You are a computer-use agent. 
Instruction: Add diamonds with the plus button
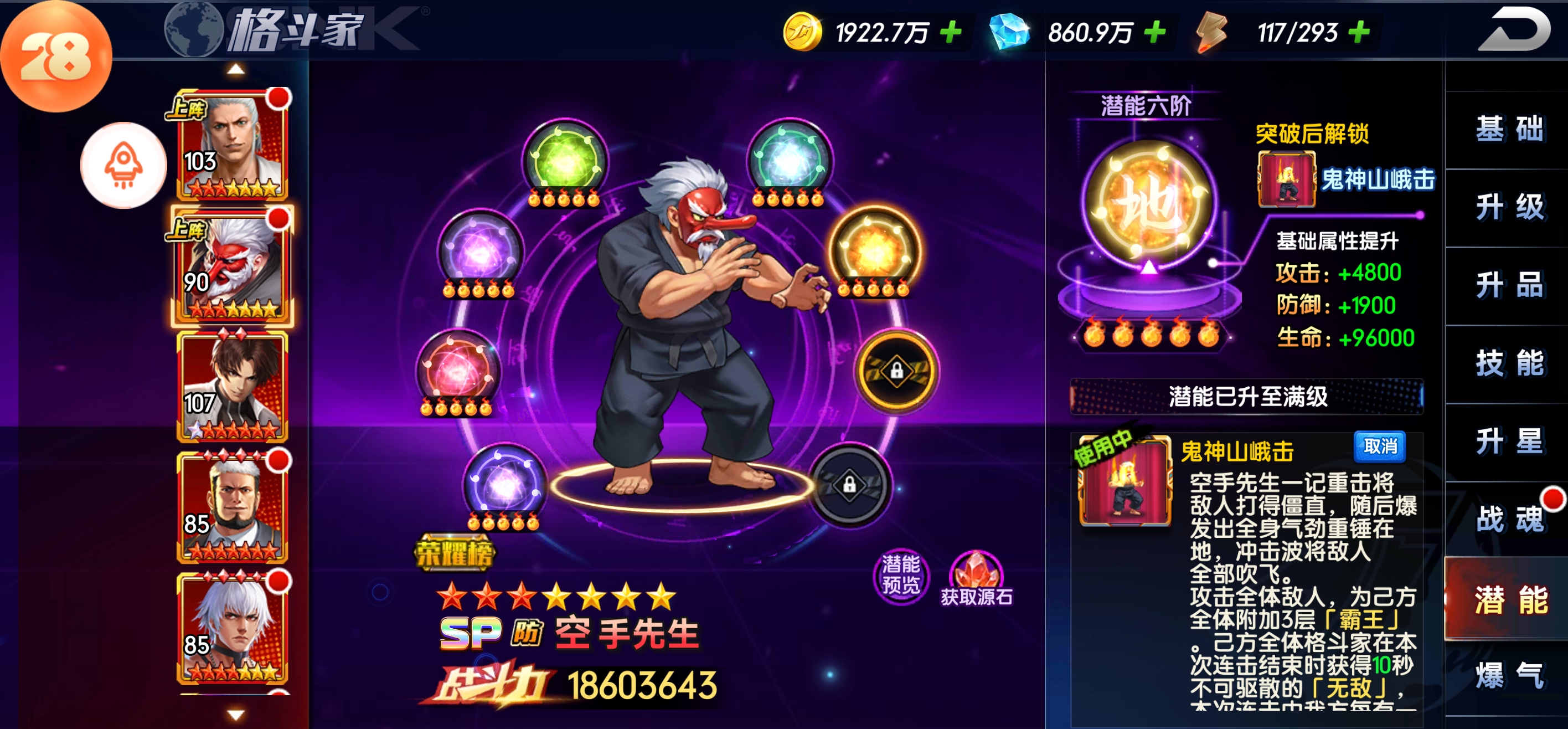pos(1154,32)
